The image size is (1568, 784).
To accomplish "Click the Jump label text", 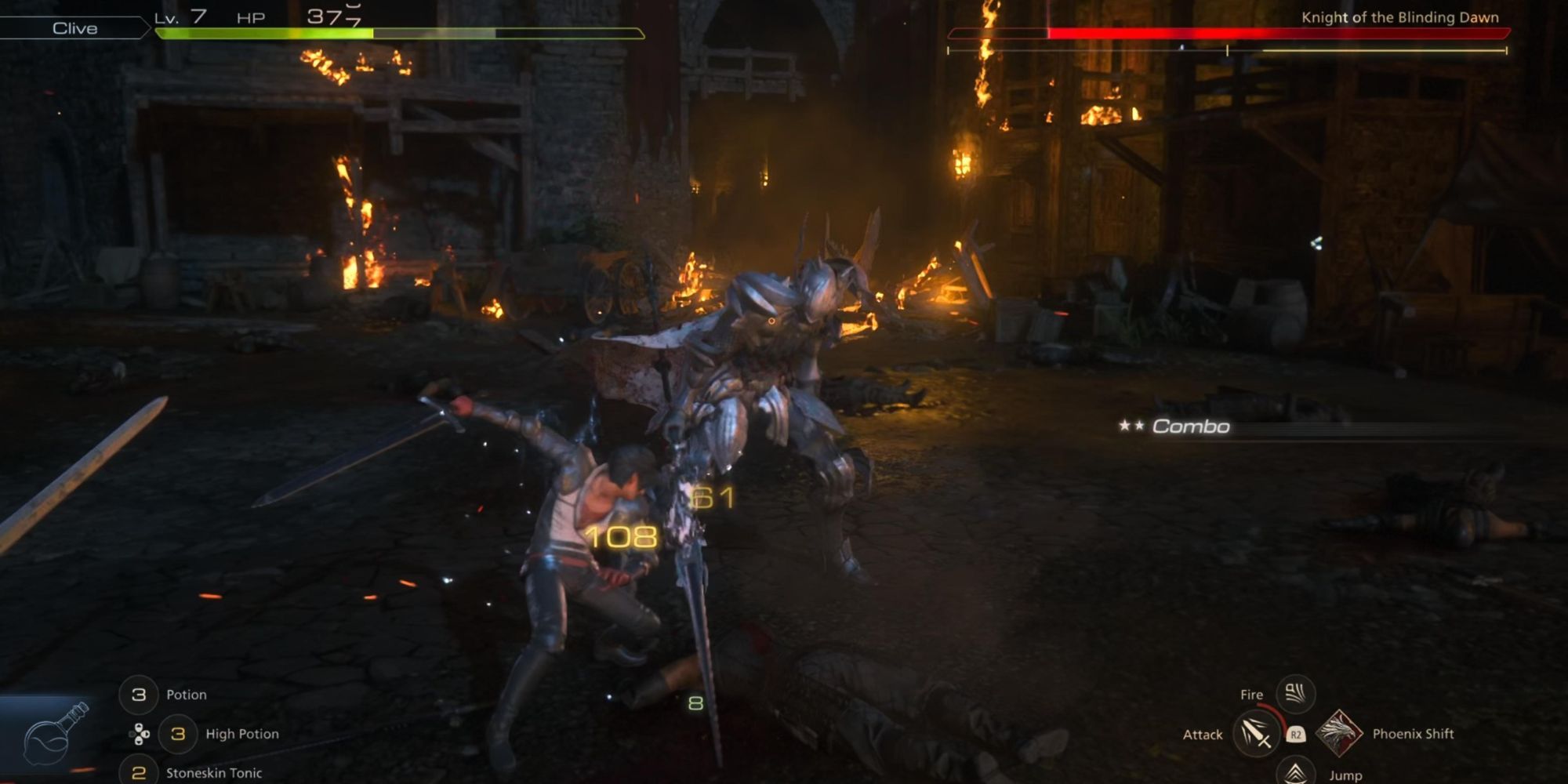I will pos(1345,775).
